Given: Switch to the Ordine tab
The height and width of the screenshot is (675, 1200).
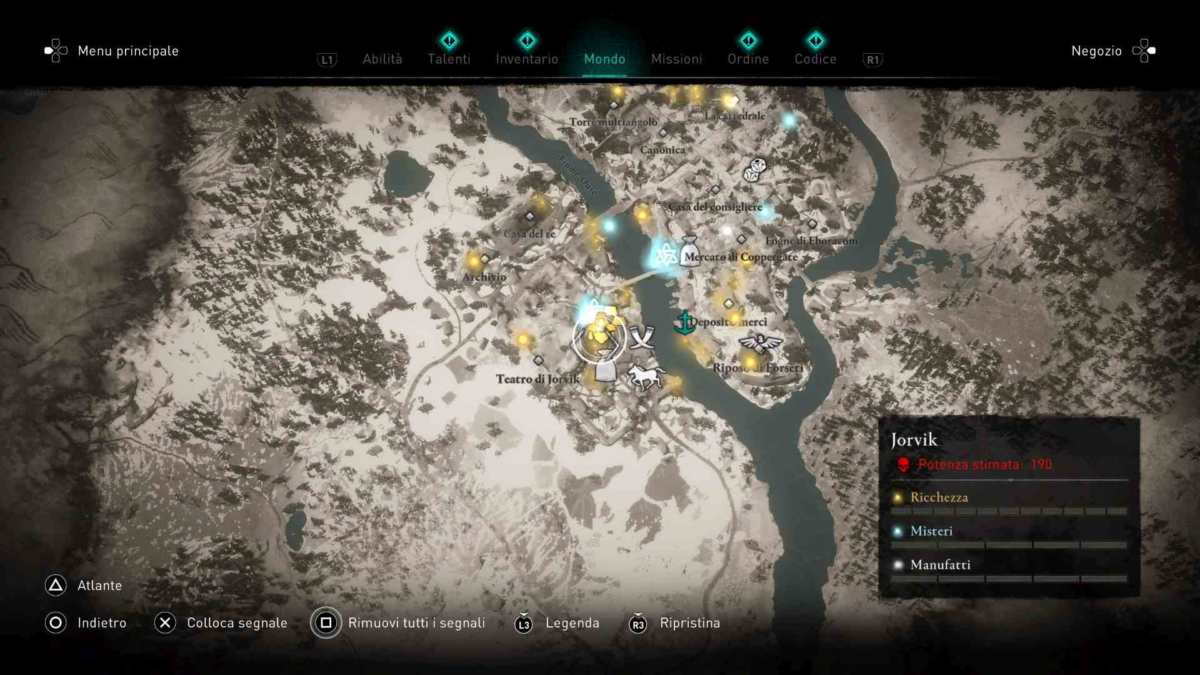Looking at the screenshot, I should [x=748, y=59].
